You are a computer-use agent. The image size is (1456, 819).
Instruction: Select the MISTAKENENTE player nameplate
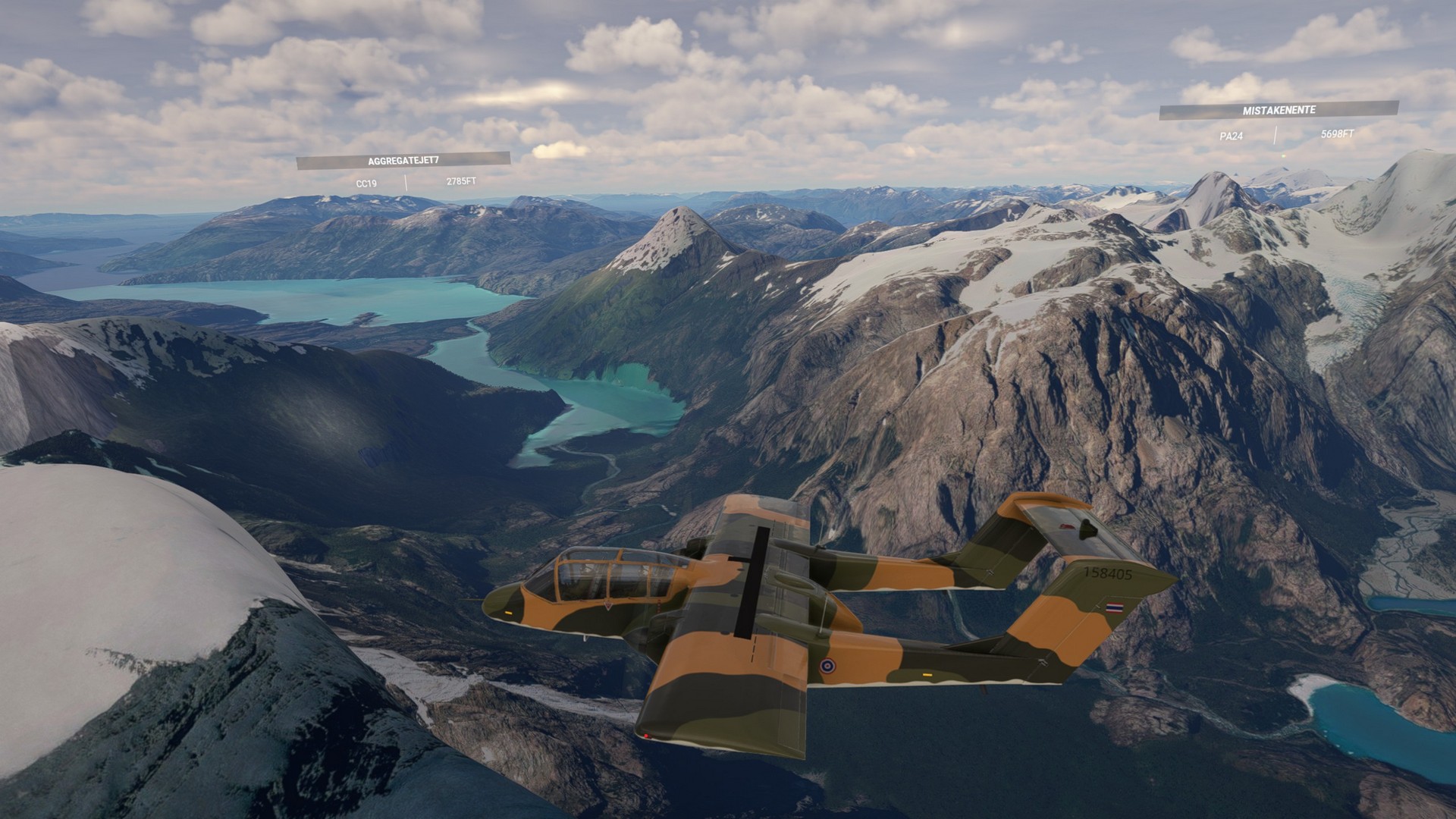1279,111
